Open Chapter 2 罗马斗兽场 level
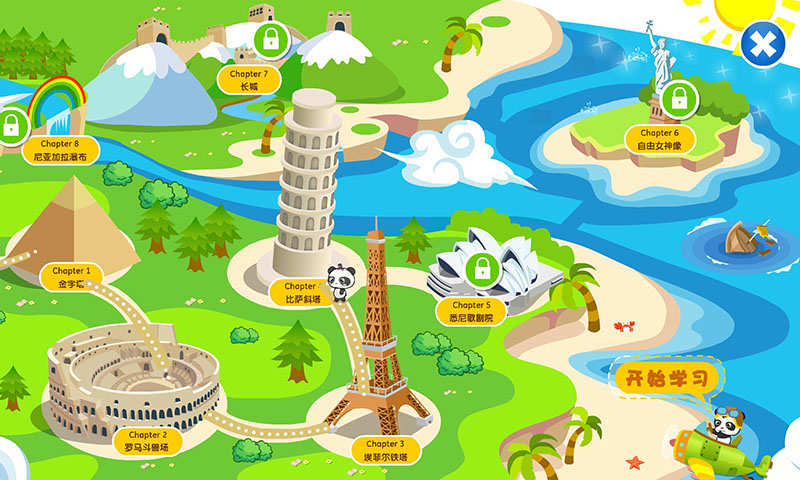Viewport: 800px width, 480px height. pos(146,441)
